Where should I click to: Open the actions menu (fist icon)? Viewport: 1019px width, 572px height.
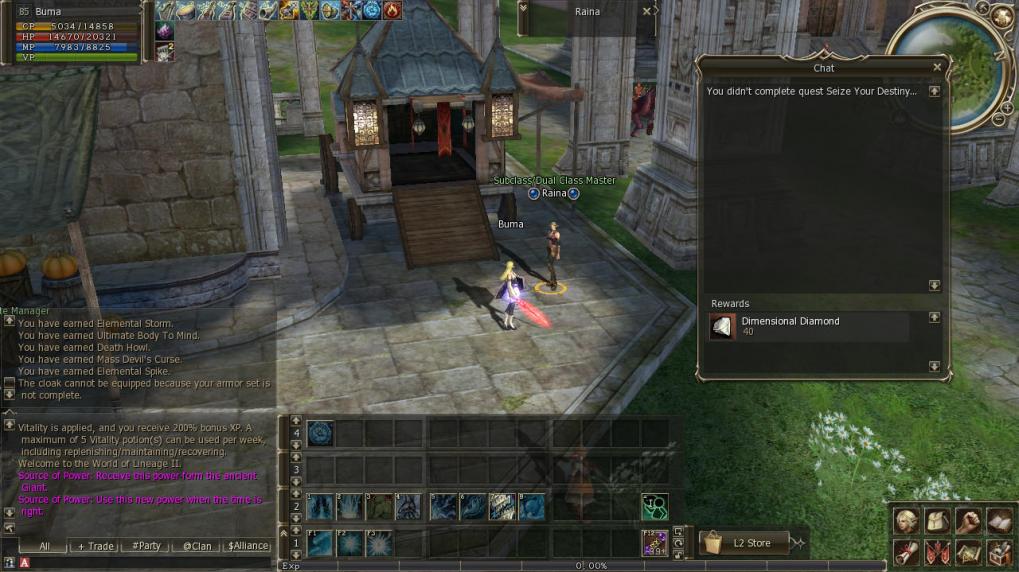(967, 521)
